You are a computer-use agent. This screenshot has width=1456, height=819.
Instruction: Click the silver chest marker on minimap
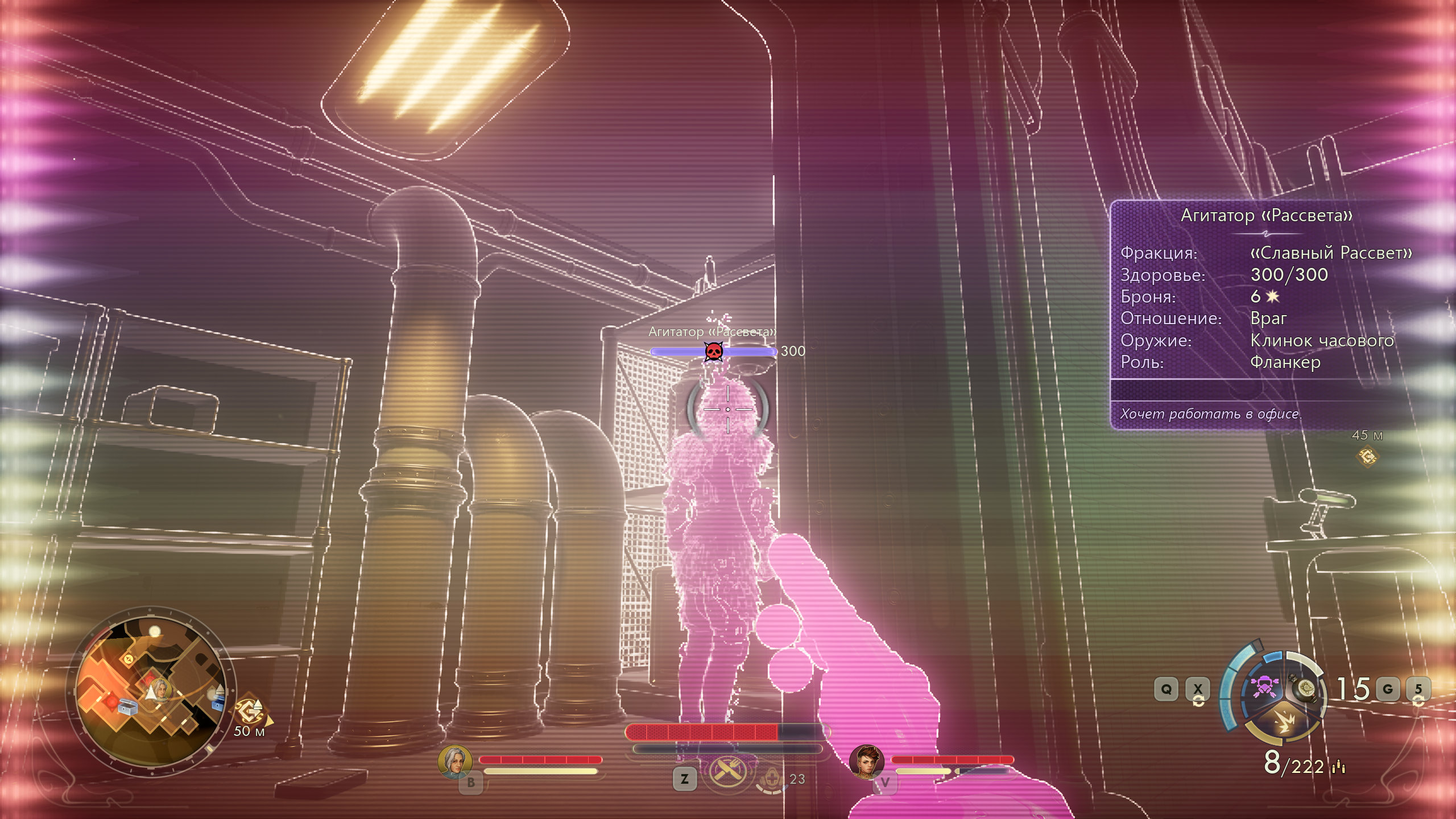[128, 708]
